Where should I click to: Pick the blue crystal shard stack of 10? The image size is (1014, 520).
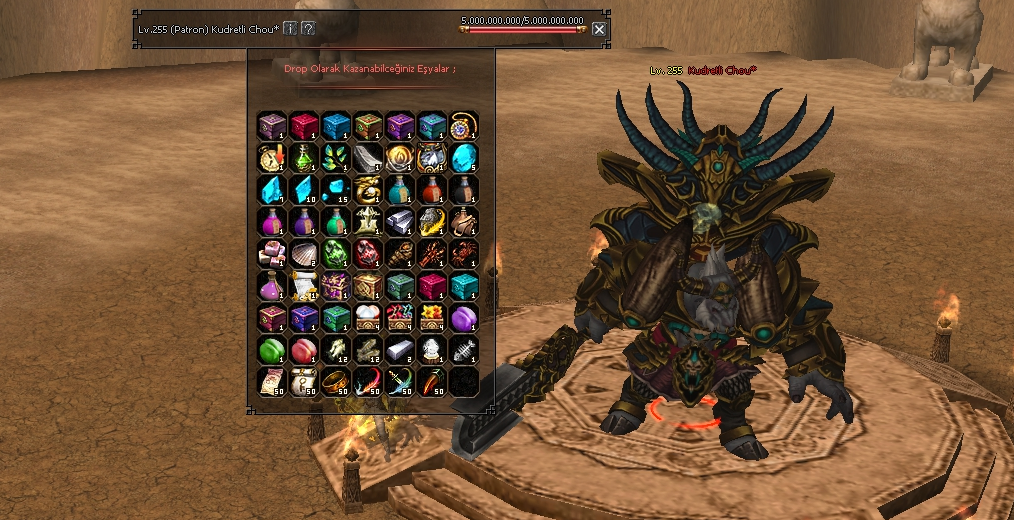pyautogui.click(x=304, y=189)
